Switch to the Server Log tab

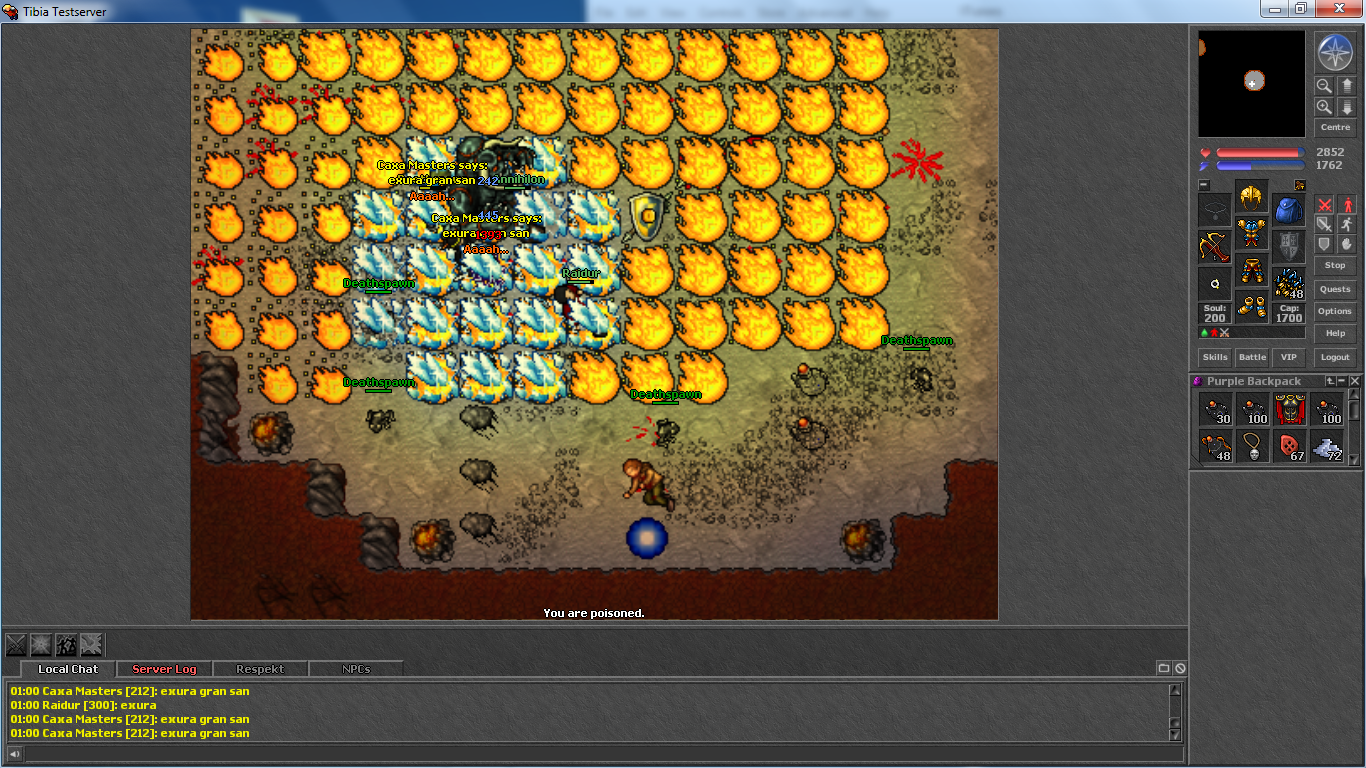click(x=164, y=669)
